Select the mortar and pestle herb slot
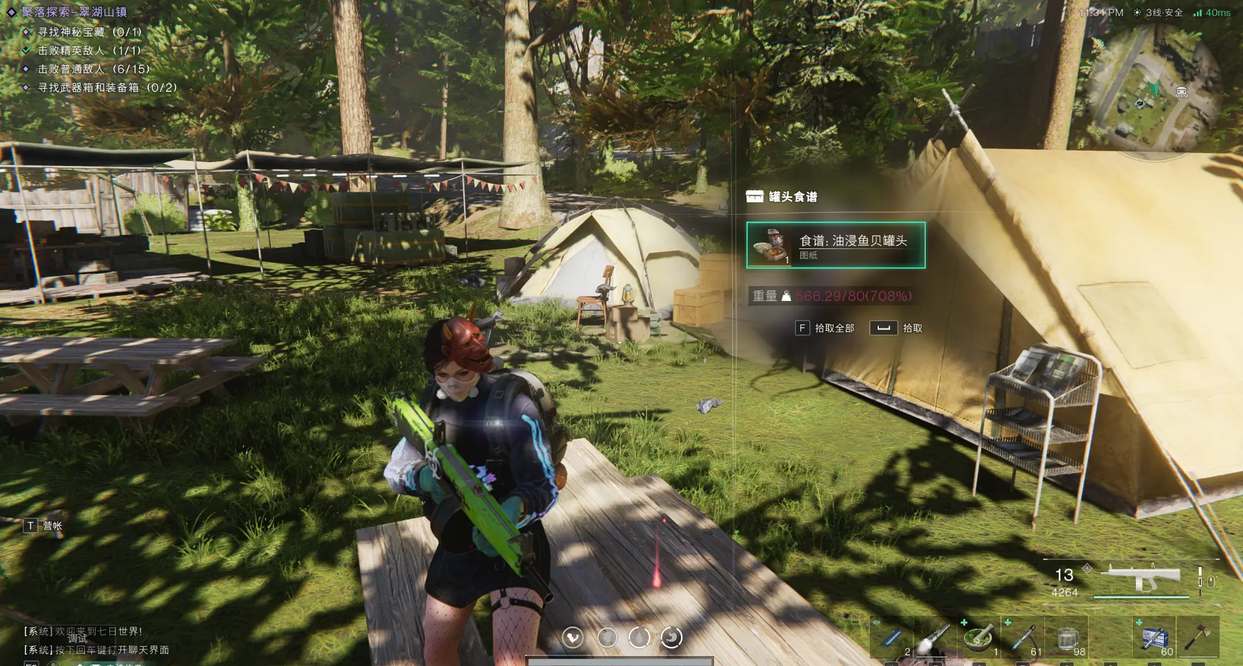The width and height of the screenshot is (1243, 666). (979, 638)
